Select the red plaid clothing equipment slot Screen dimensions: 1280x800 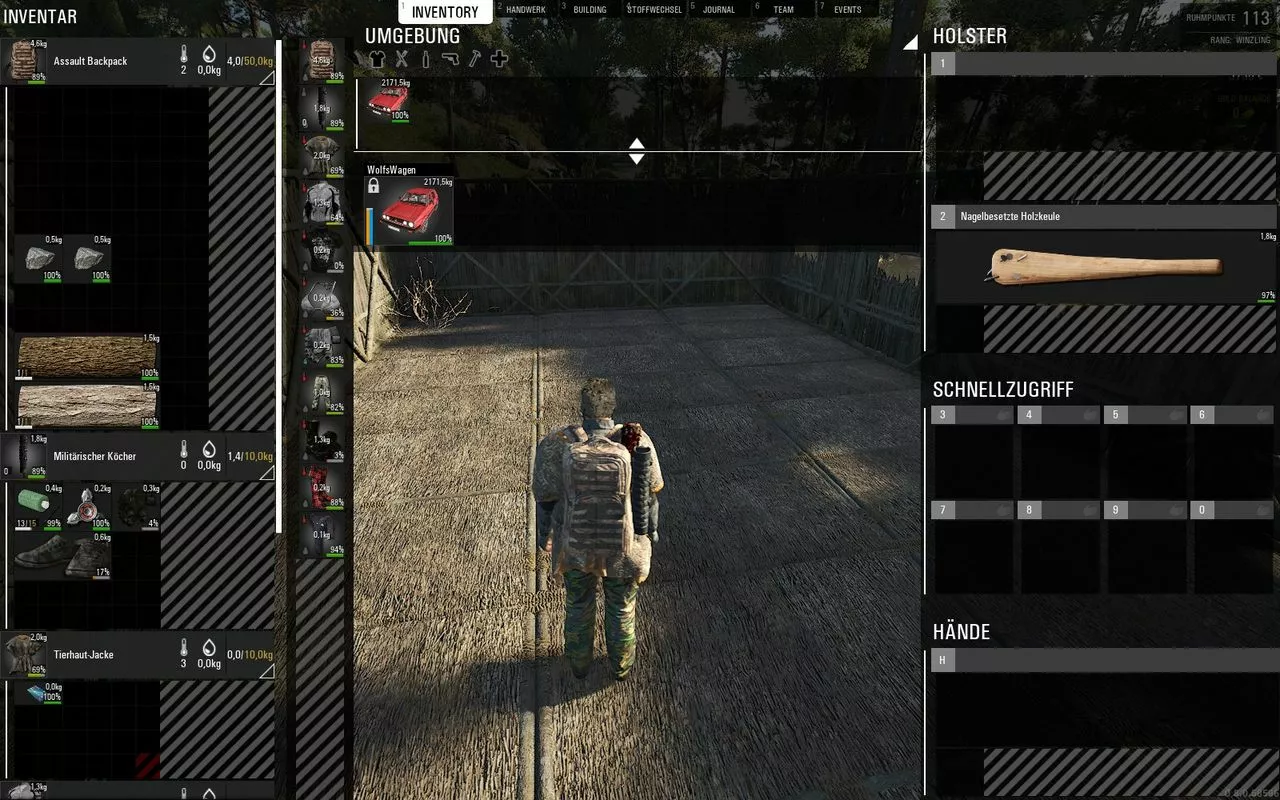point(322,485)
